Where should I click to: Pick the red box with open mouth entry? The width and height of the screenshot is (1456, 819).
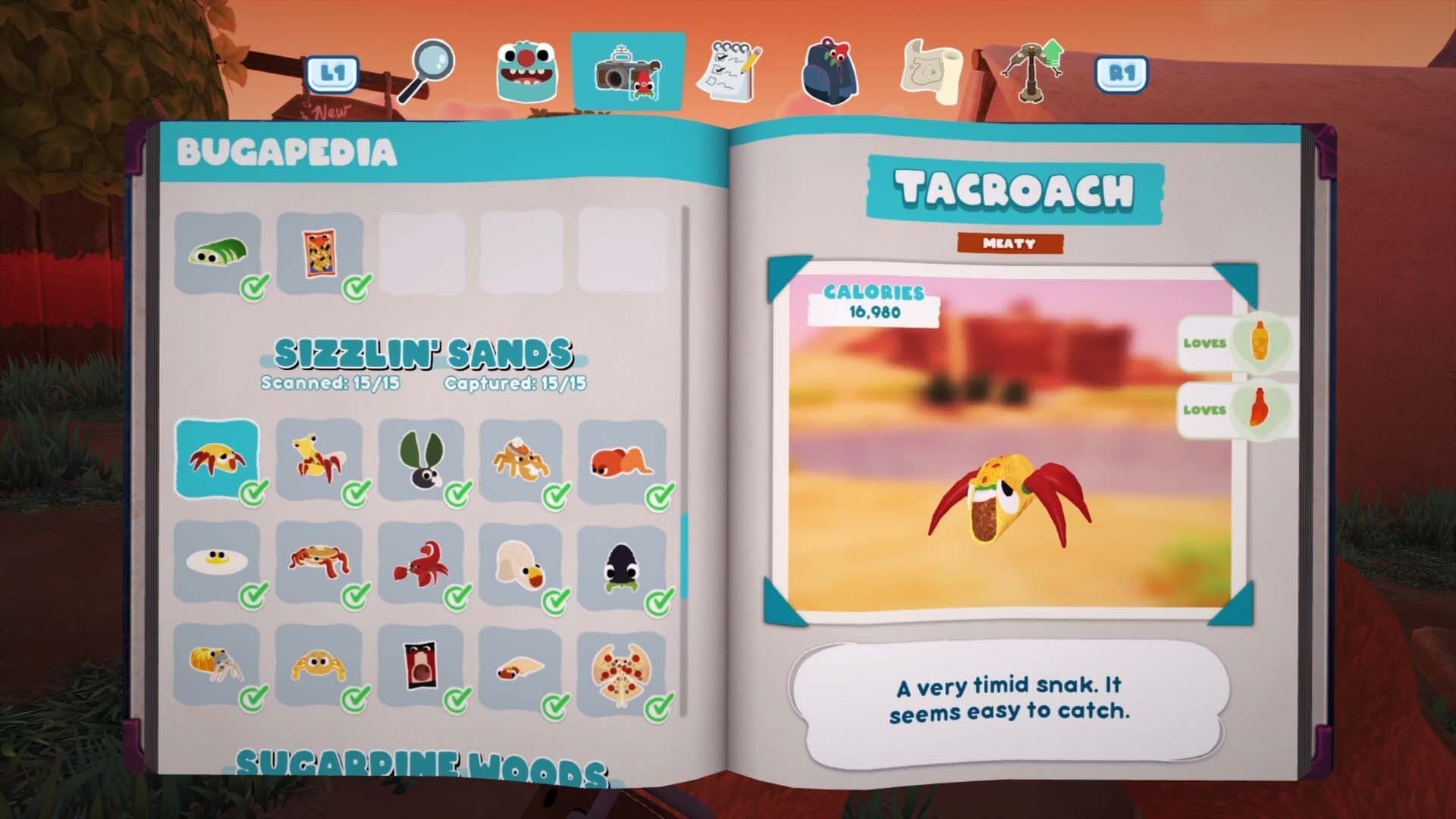(x=421, y=666)
